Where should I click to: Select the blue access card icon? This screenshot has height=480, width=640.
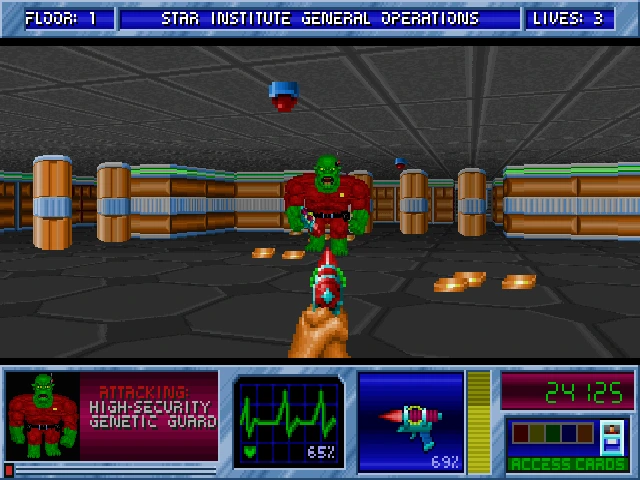611,435
